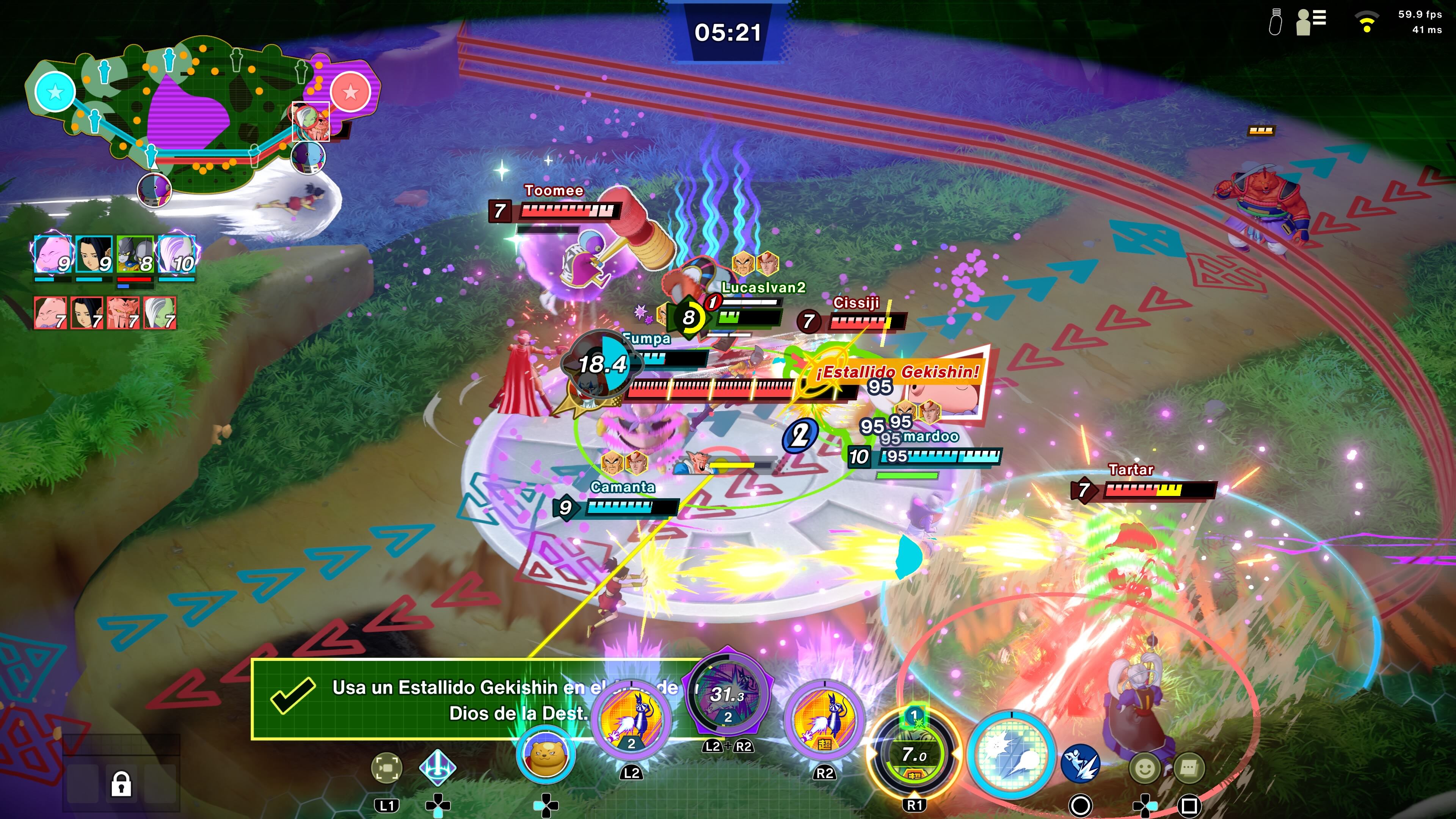Activate the R2 Beerus super skill
Screen dimensions: 1456x819
(x=824, y=720)
